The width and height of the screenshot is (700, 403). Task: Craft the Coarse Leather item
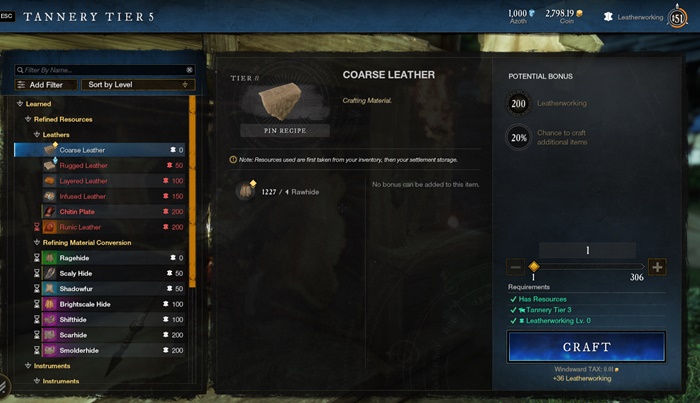click(x=586, y=347)
